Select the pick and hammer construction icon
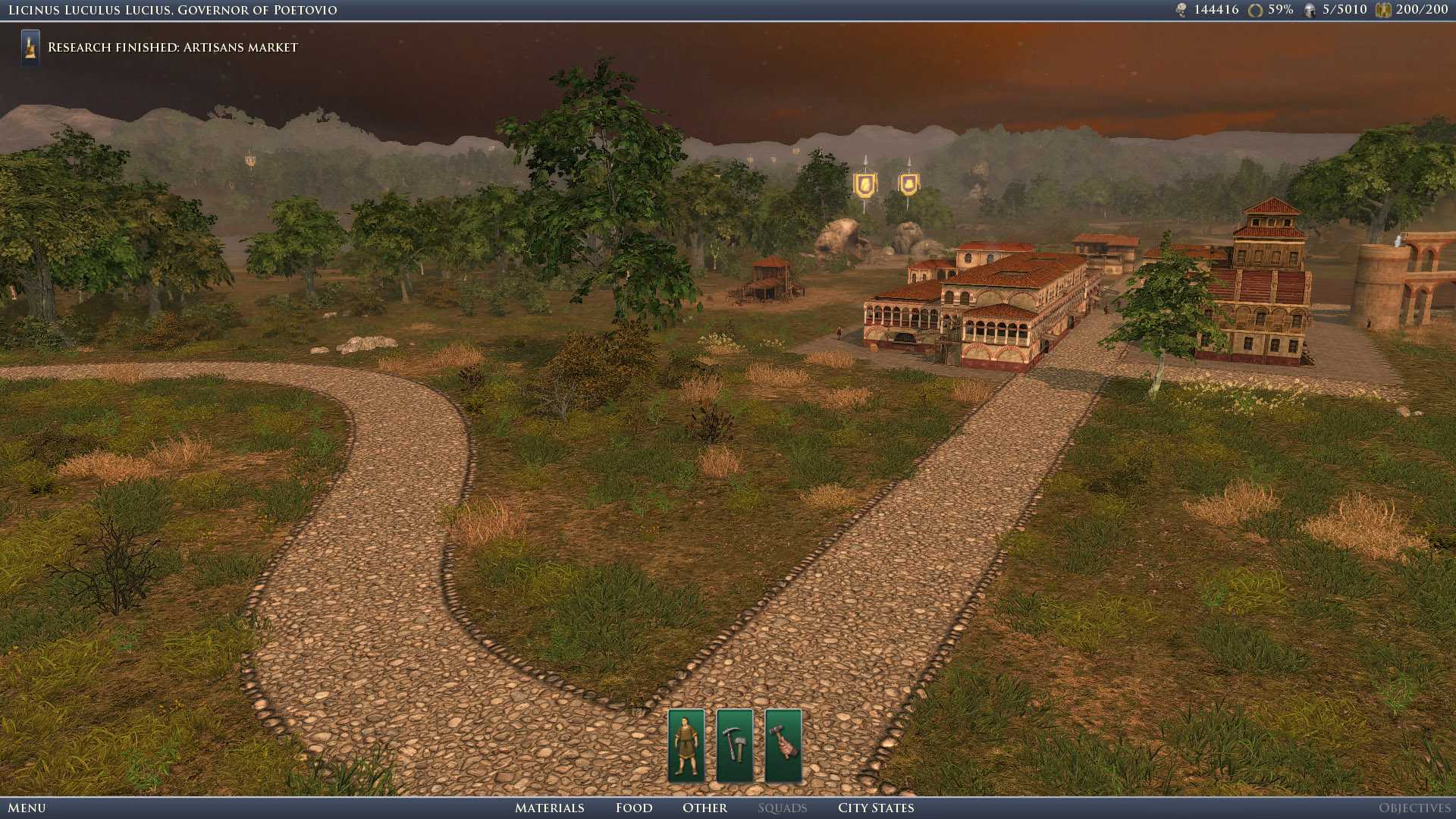The image size is (1456, 819). click(735, 747)
